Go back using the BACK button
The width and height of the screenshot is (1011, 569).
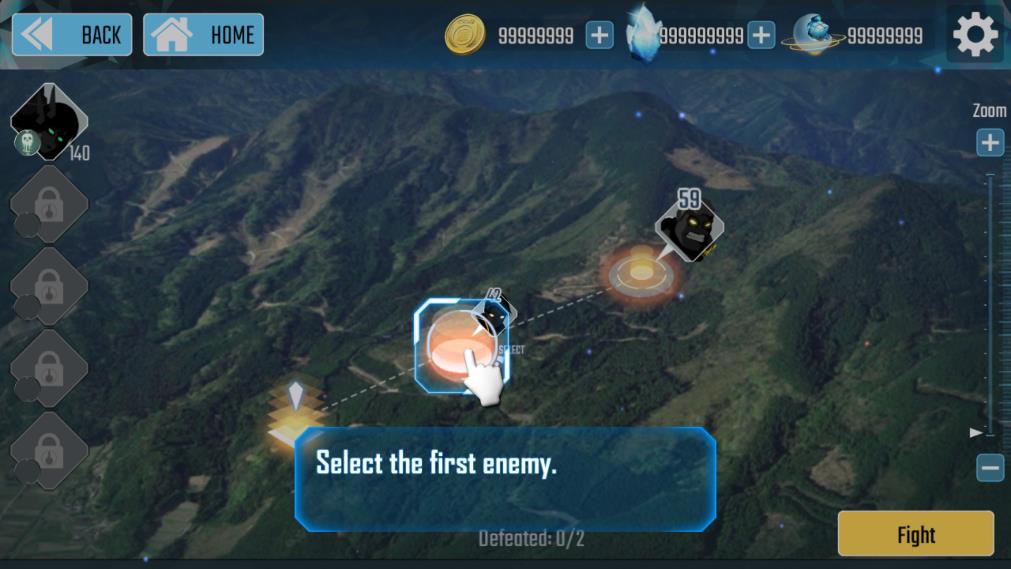[72, 35]
